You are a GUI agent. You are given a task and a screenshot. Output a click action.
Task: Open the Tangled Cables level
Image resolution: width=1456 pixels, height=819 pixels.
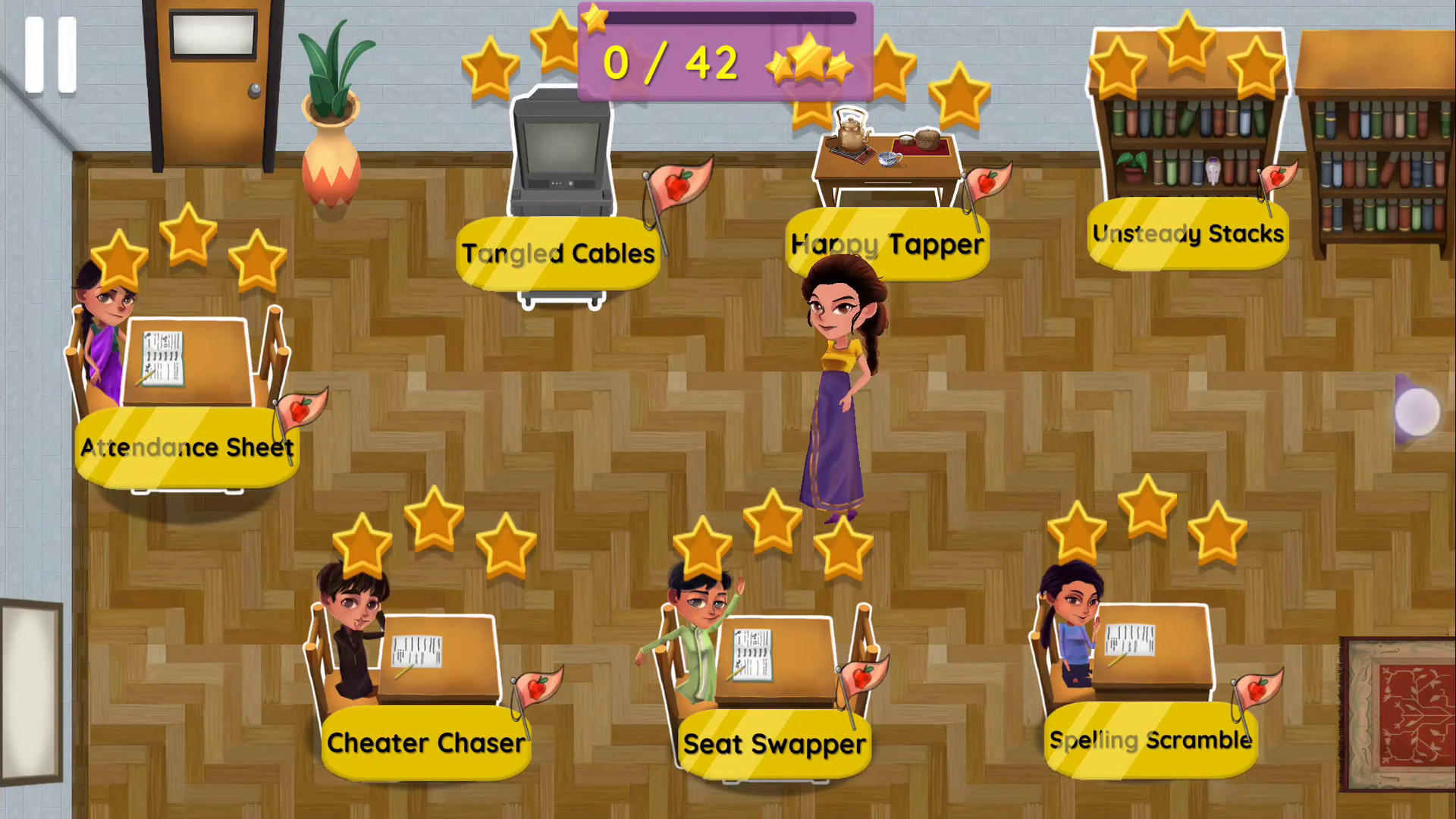(x=558, y=253)
